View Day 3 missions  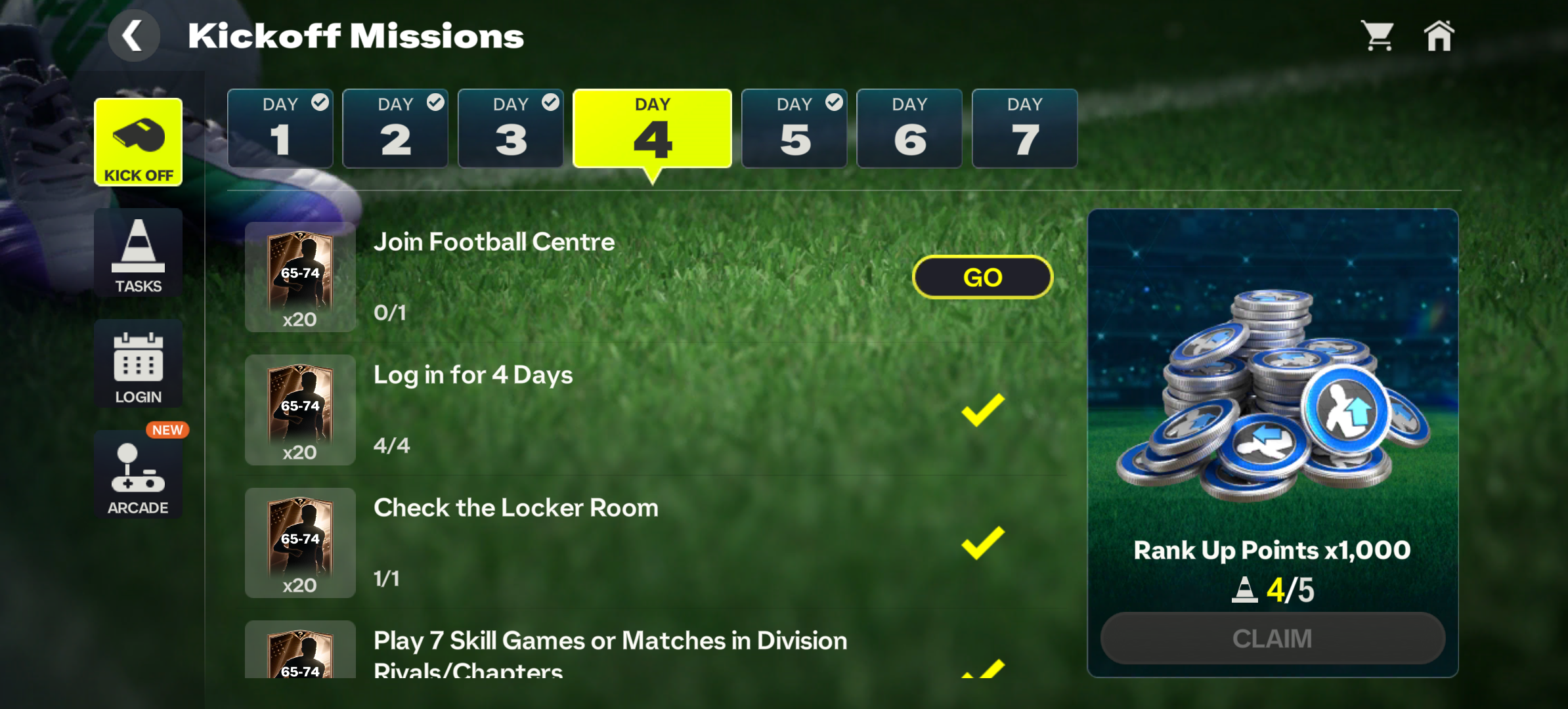click(511, 129)
